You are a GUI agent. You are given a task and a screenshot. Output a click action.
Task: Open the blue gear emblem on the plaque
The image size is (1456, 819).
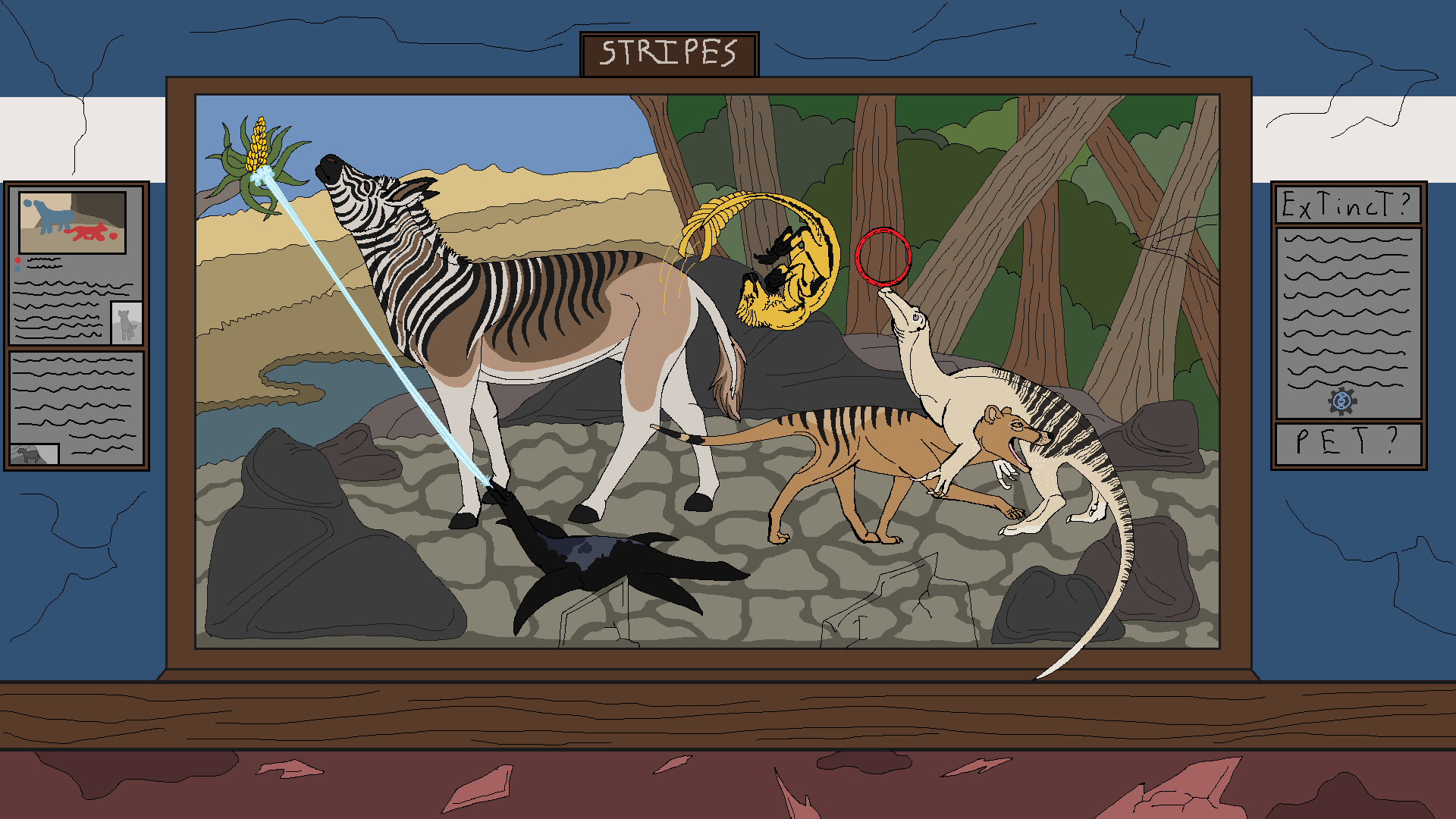(x=1341, y=401)
